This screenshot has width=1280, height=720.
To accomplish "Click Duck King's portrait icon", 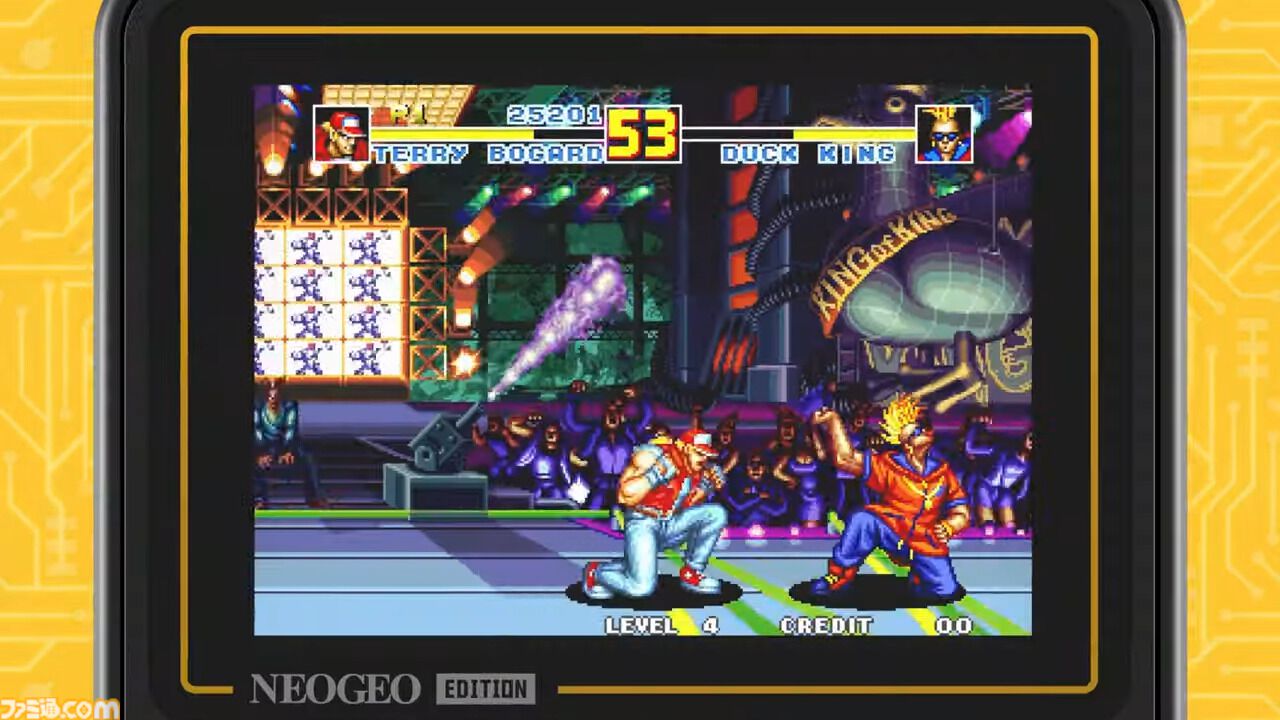I will coord(945,132).
